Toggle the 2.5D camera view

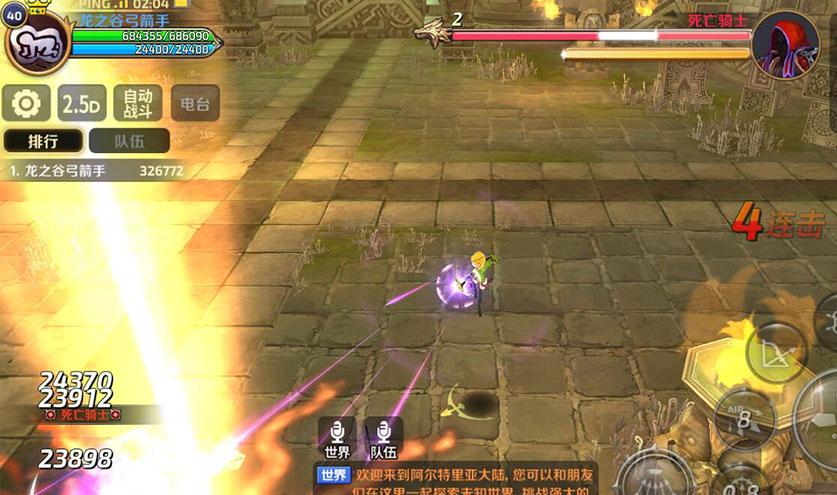pos(83,102)
